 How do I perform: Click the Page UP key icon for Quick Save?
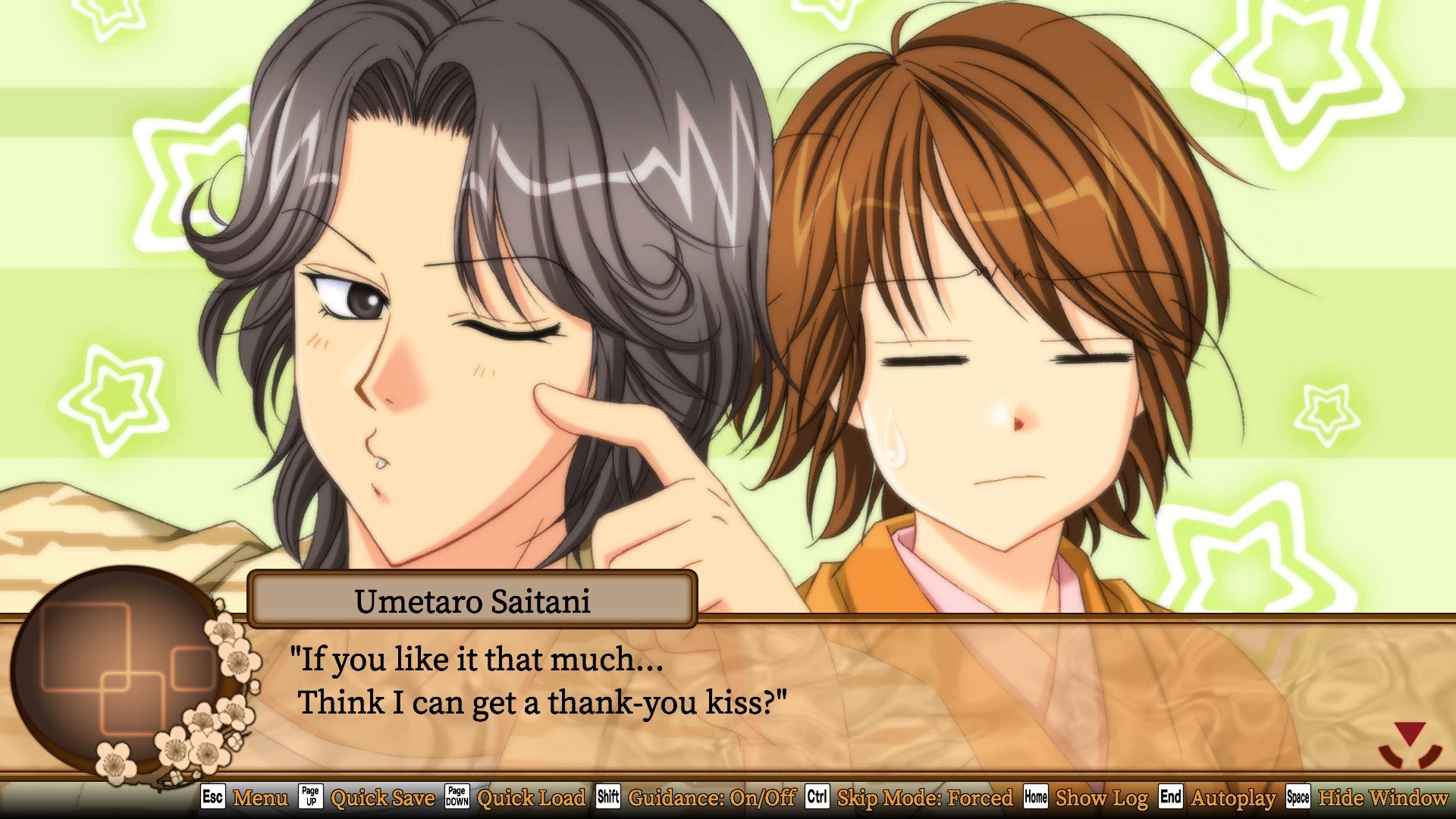[311, 799]
